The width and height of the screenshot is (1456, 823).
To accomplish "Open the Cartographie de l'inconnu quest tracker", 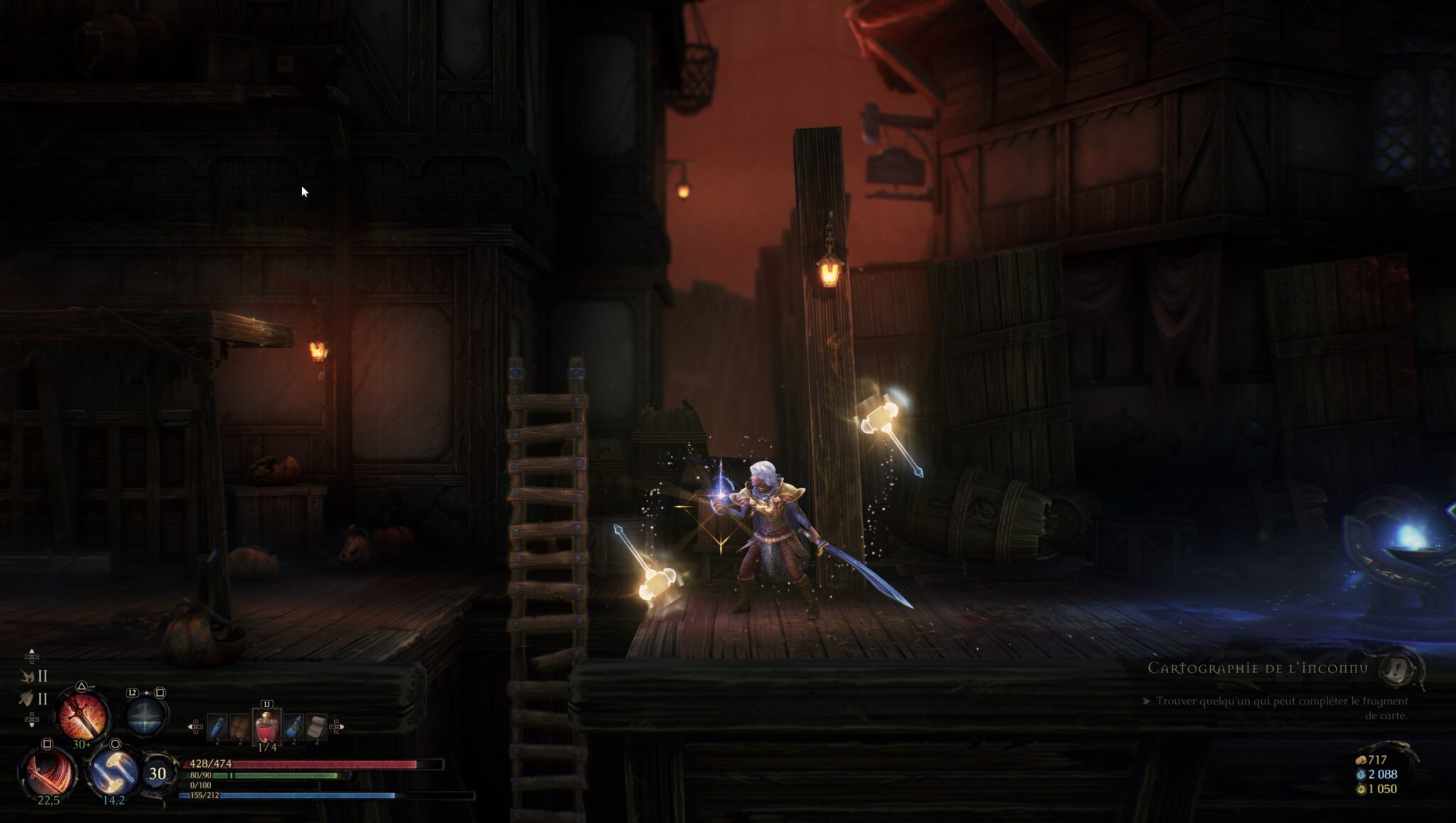I will [1257, 668].
